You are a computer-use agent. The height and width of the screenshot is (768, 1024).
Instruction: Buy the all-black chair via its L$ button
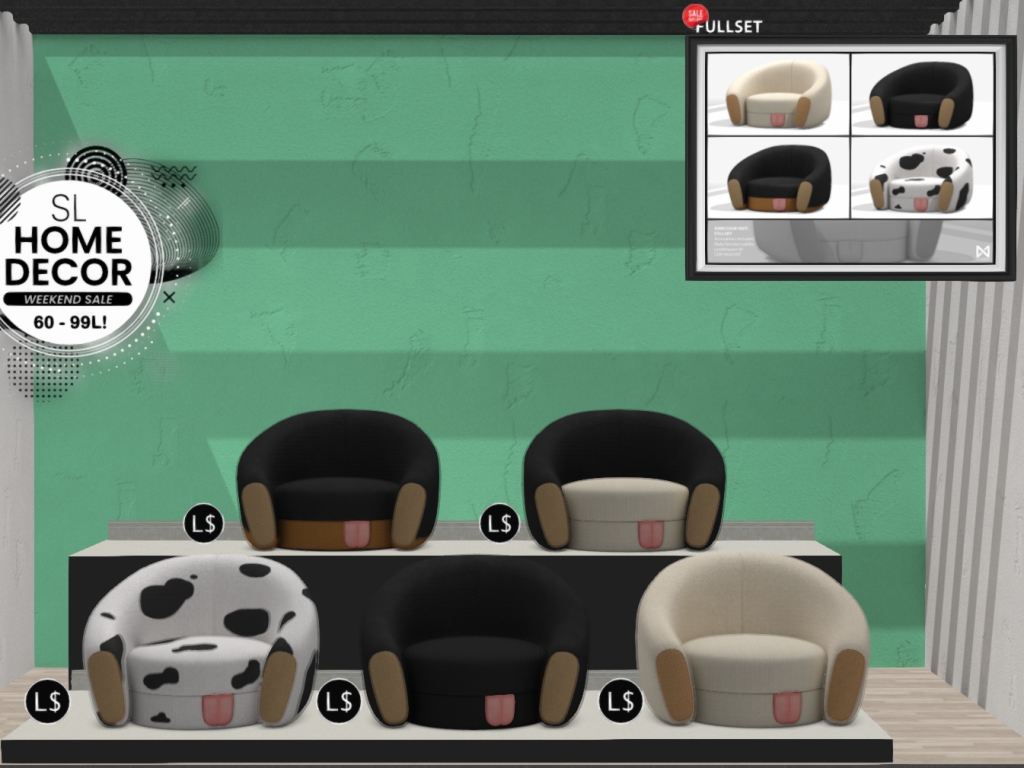coord(338,701)
